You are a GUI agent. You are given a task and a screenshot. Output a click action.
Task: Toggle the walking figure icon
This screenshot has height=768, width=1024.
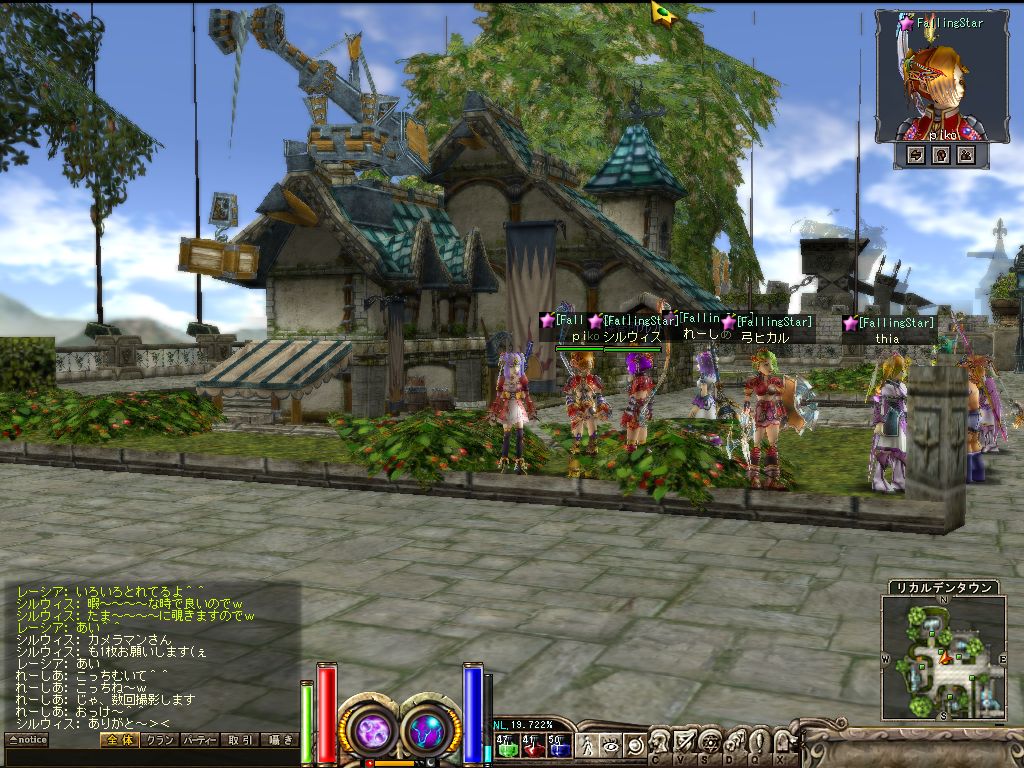tap(587, 745)
